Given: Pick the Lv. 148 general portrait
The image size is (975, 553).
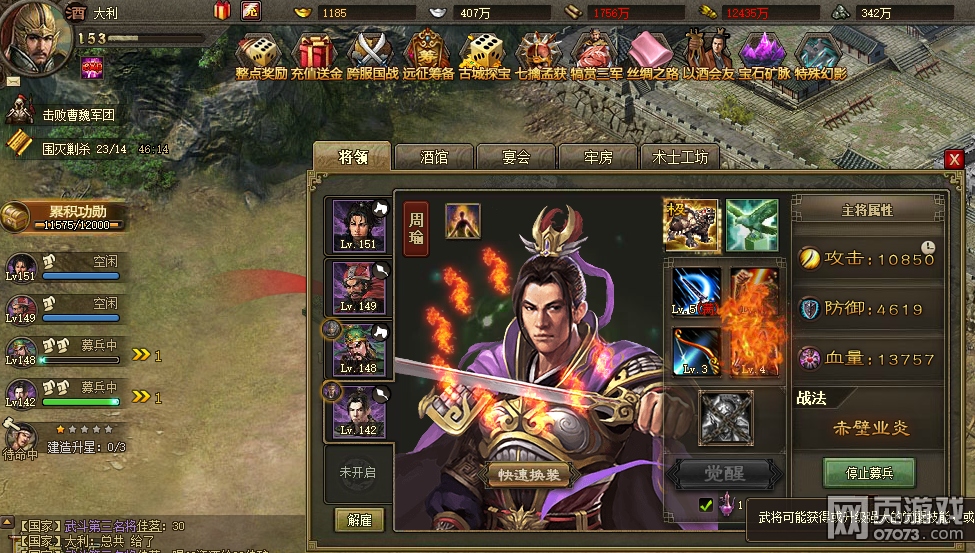Looking at the screenshot, I should pos(358,350).
